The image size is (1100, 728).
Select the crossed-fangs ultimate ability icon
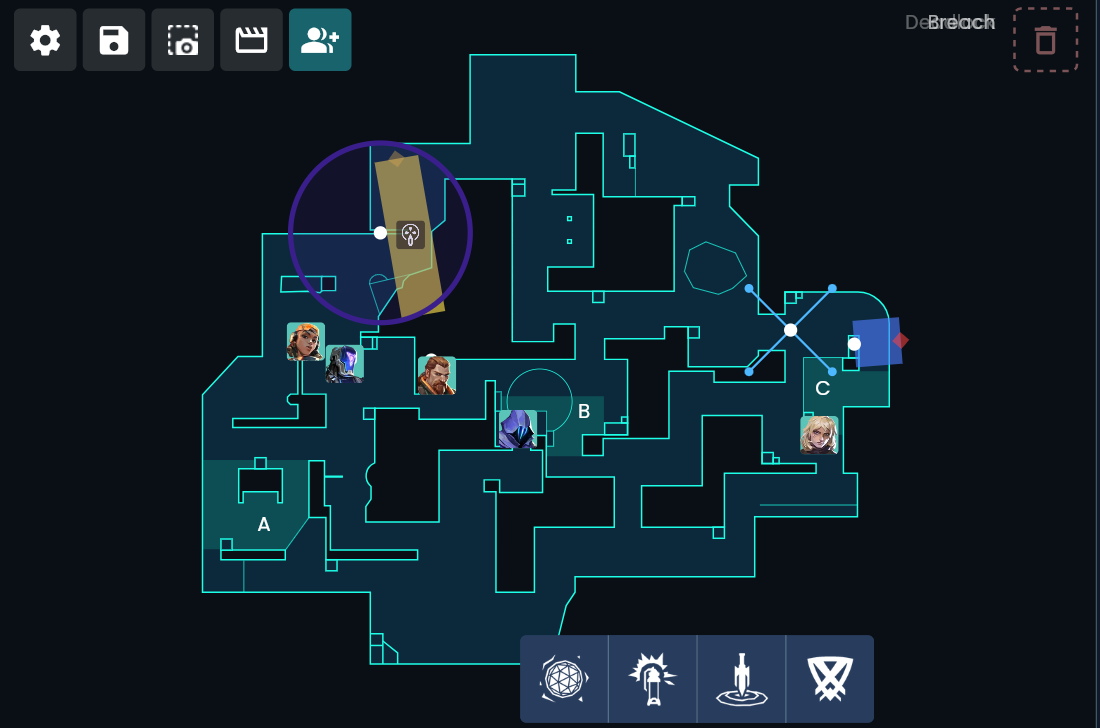(830, 679)
